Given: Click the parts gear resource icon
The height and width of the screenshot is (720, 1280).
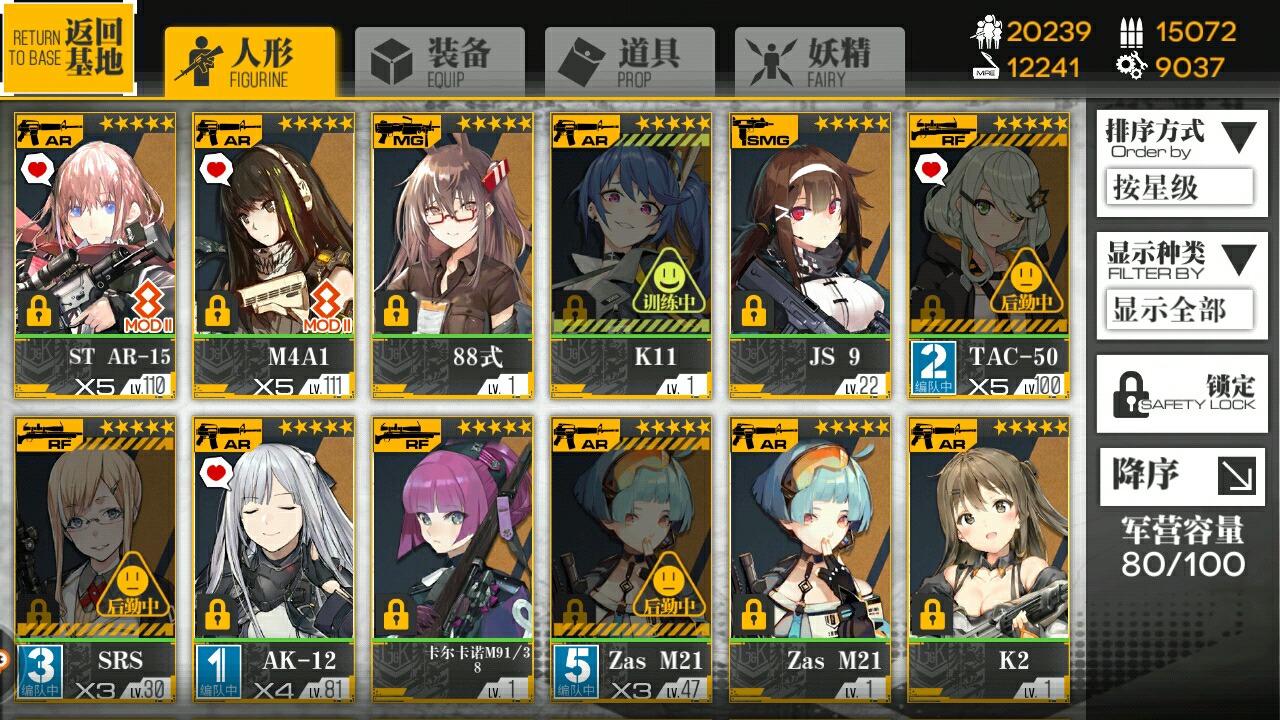Looking at the screenshot, I should pos(1133,68).
